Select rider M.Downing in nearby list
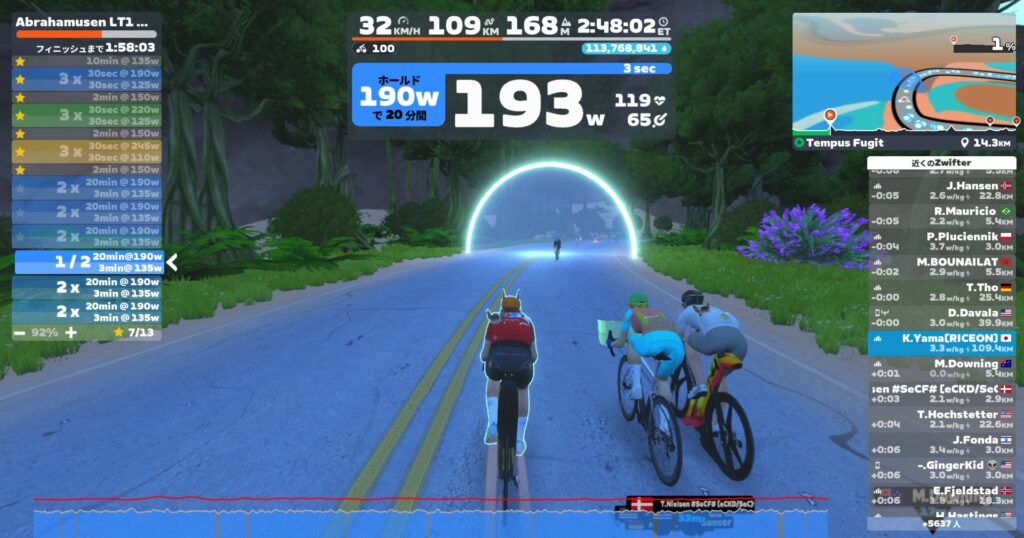Image resolution: width=1024 pixels, height=538 pixels. pos(940,368)
